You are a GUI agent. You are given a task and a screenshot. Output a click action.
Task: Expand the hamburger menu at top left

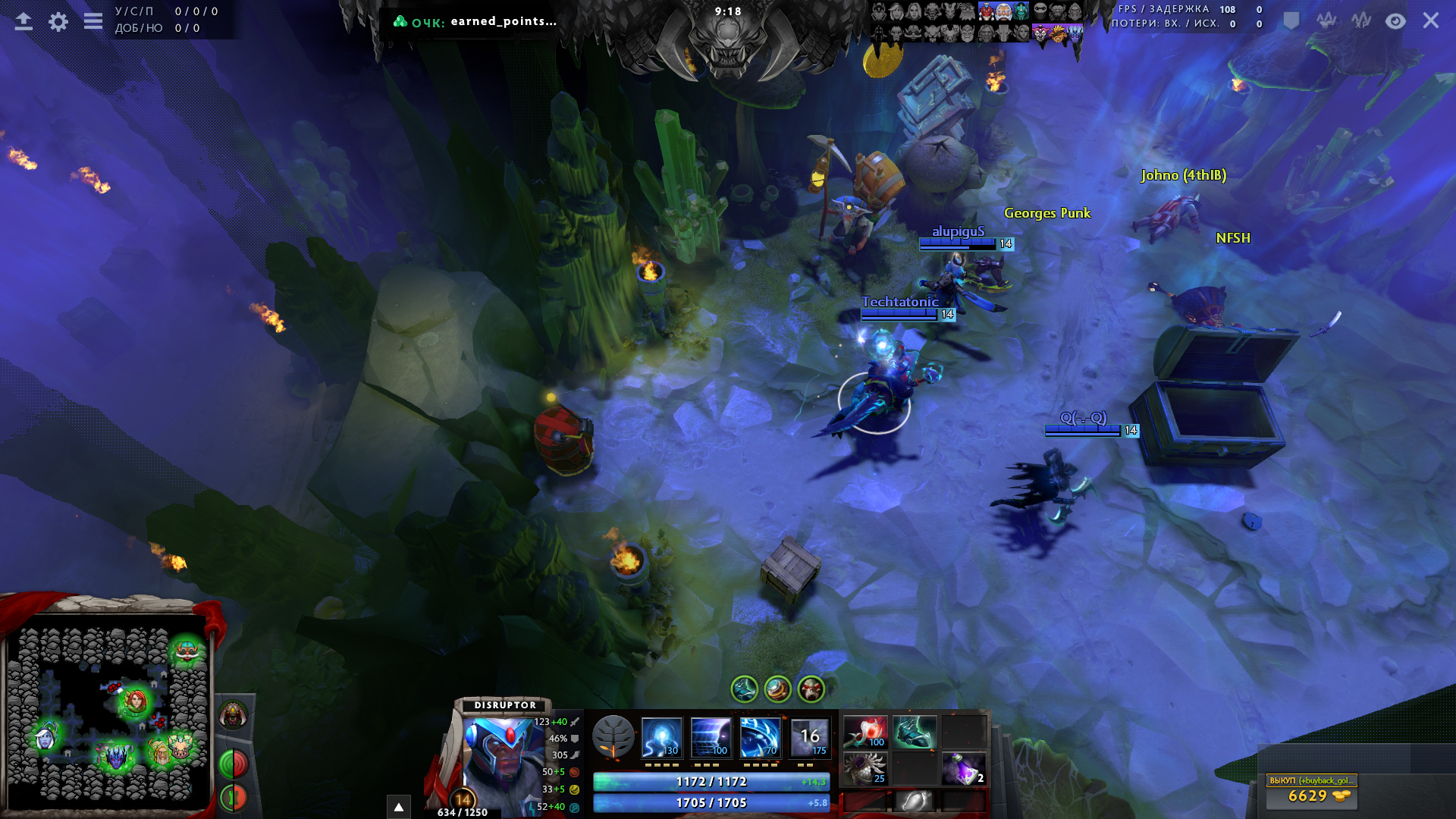click(93, 21)
